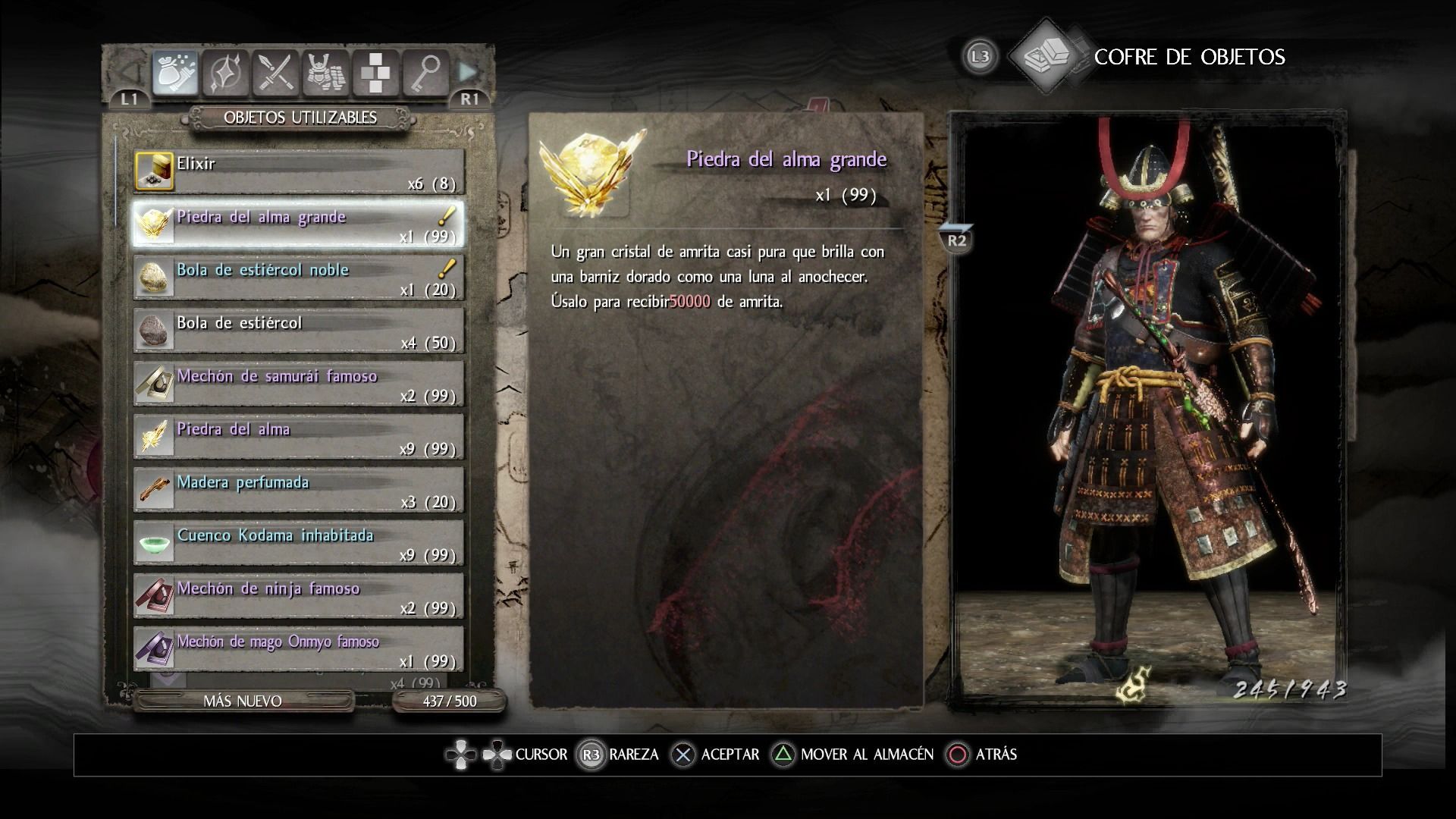Choose the Piedra del alma x9 row
The width and height of the screenshot is (1456, 819).
click(x=299, y=437)
